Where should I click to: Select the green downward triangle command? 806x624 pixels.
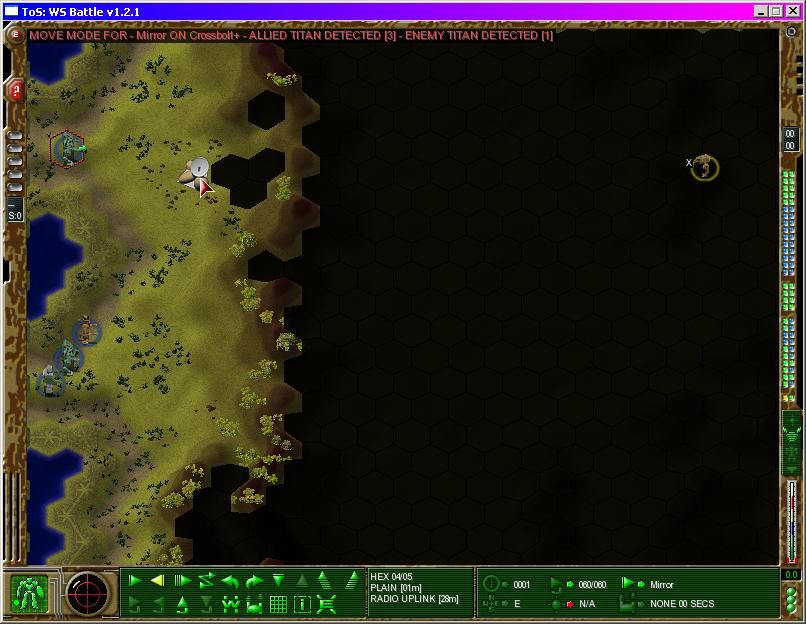pos(278,581)
